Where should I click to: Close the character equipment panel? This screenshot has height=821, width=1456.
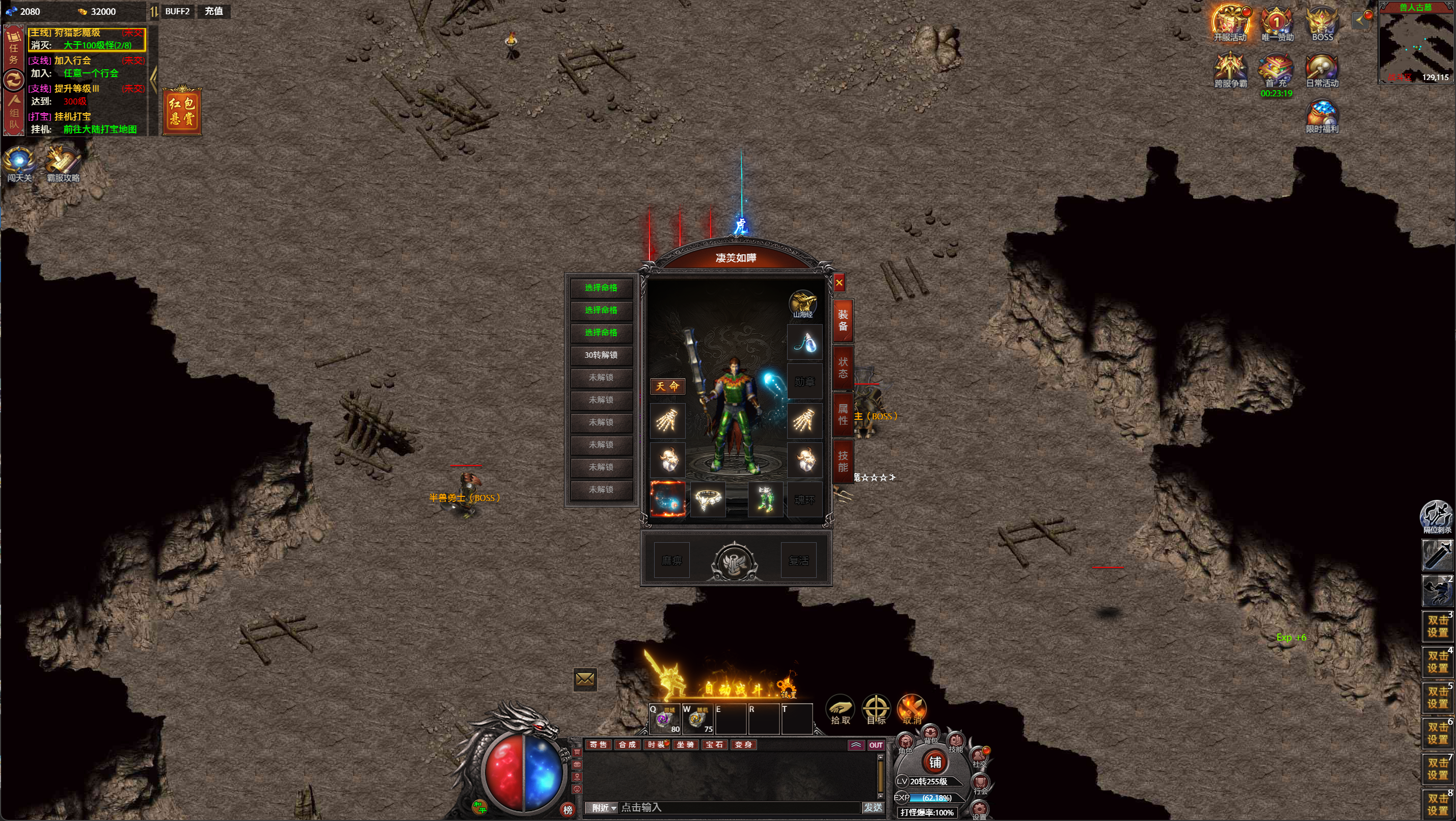(x=840, y=283)
